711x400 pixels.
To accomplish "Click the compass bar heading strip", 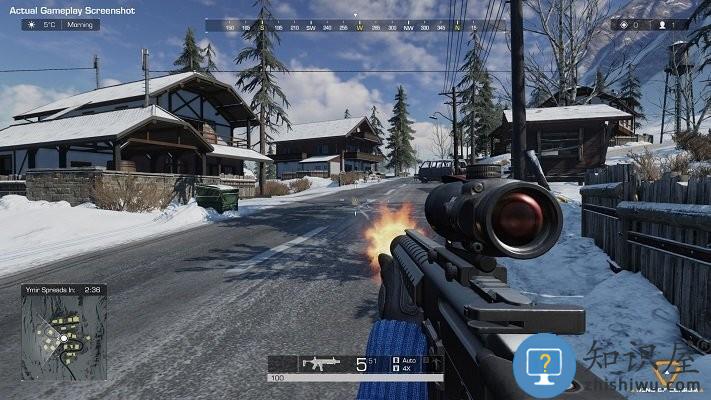I will (356, 26).
